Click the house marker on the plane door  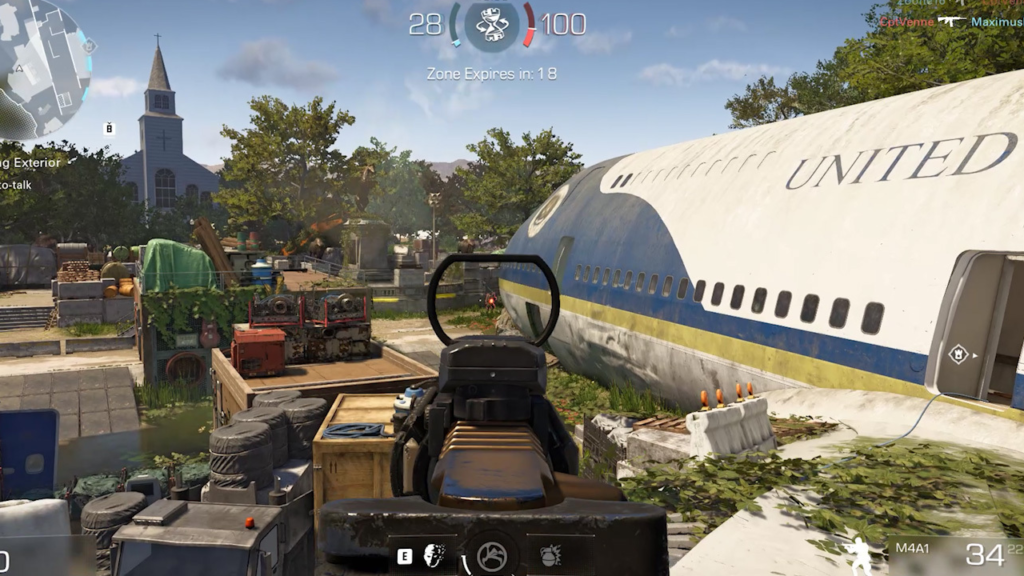(x=957, y=354)
